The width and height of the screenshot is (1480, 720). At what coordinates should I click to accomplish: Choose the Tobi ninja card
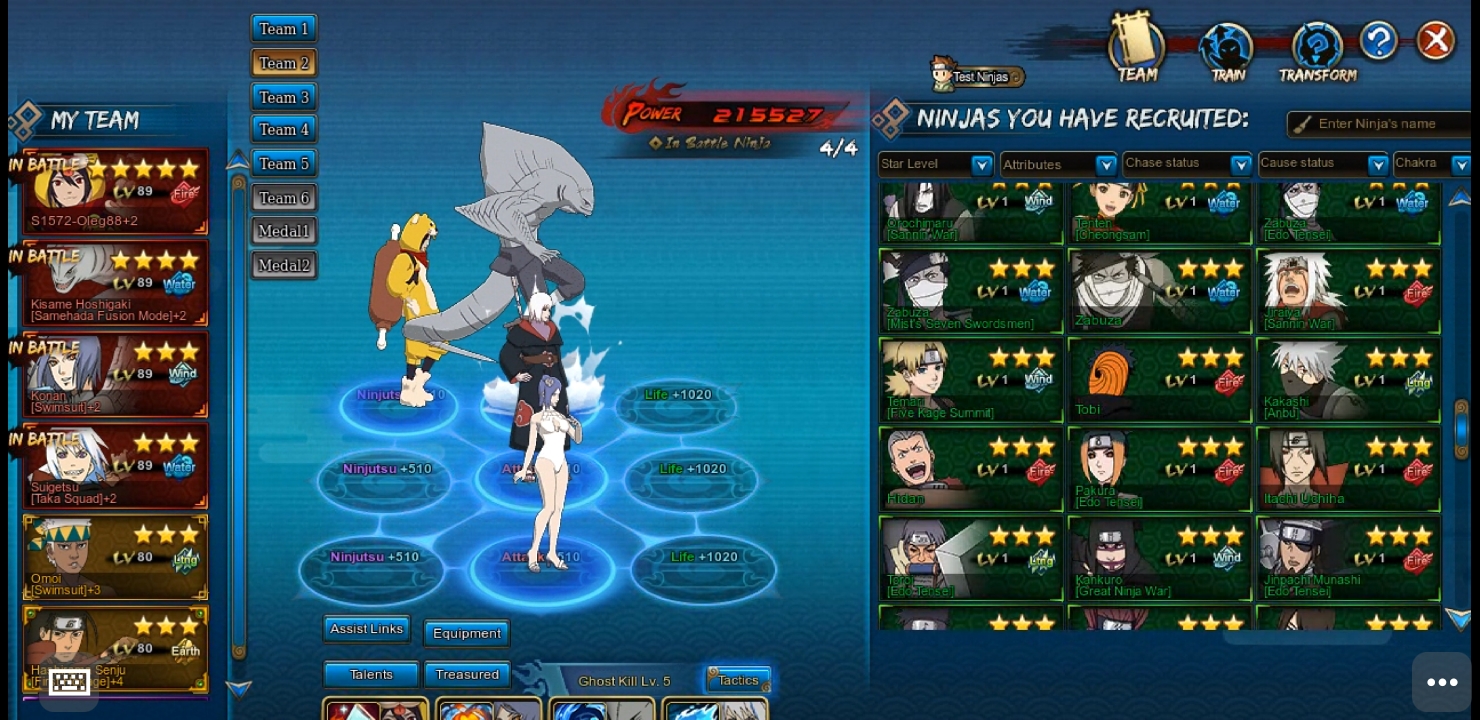point(1159,380)
